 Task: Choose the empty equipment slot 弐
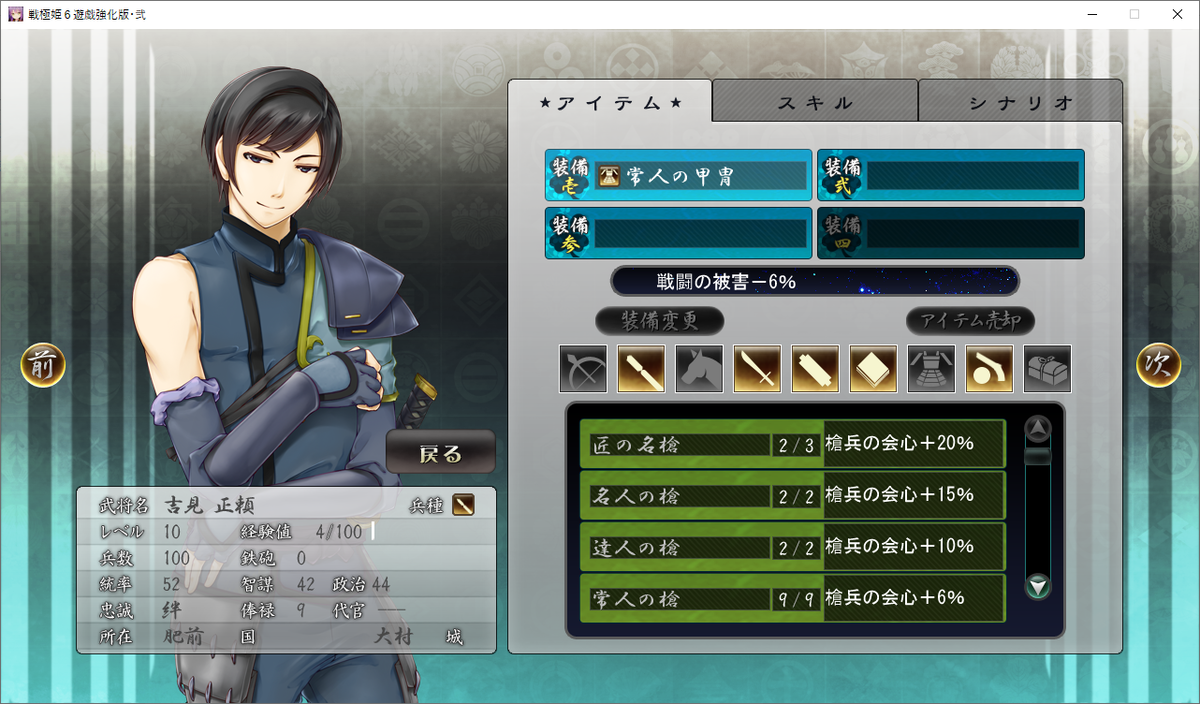pos(951,176)
